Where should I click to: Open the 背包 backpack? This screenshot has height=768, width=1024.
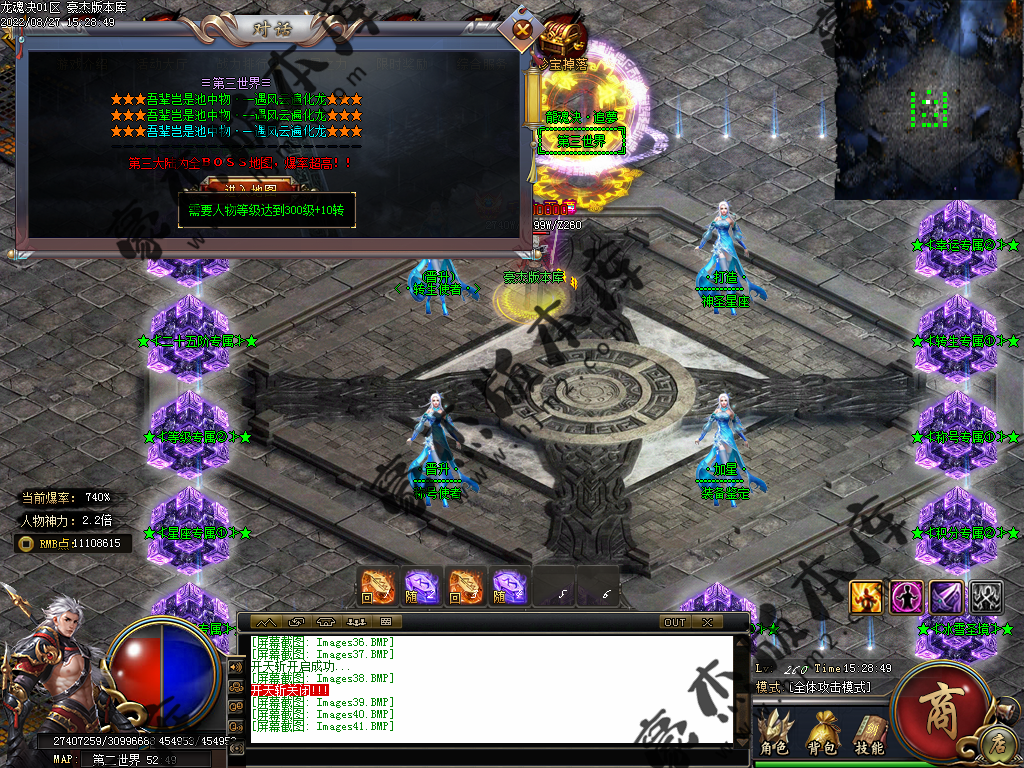pyautogui.click(x=822, y=735)
